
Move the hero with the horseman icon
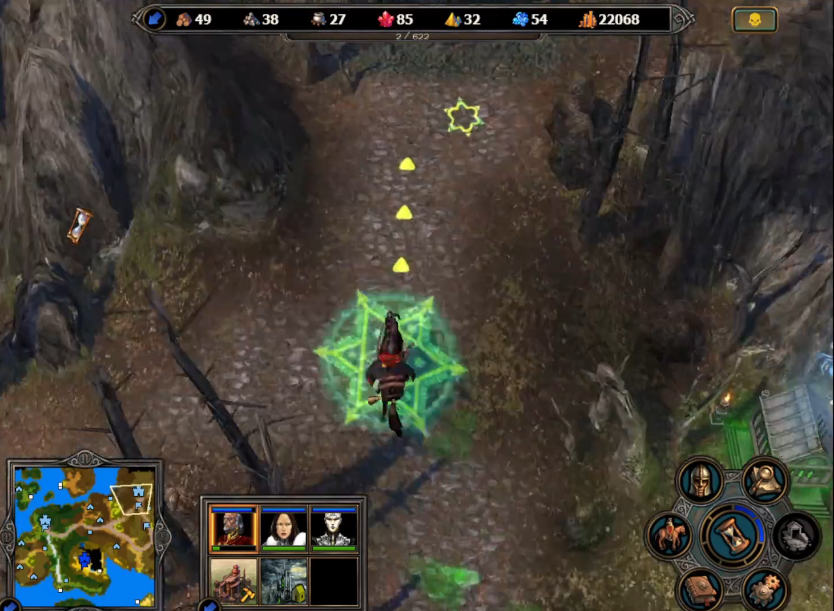(x=669, y=535)
